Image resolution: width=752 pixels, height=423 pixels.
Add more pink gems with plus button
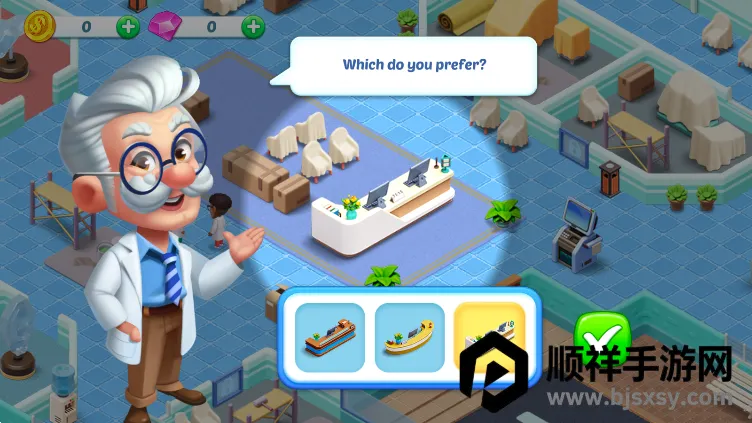click(254, 25)
